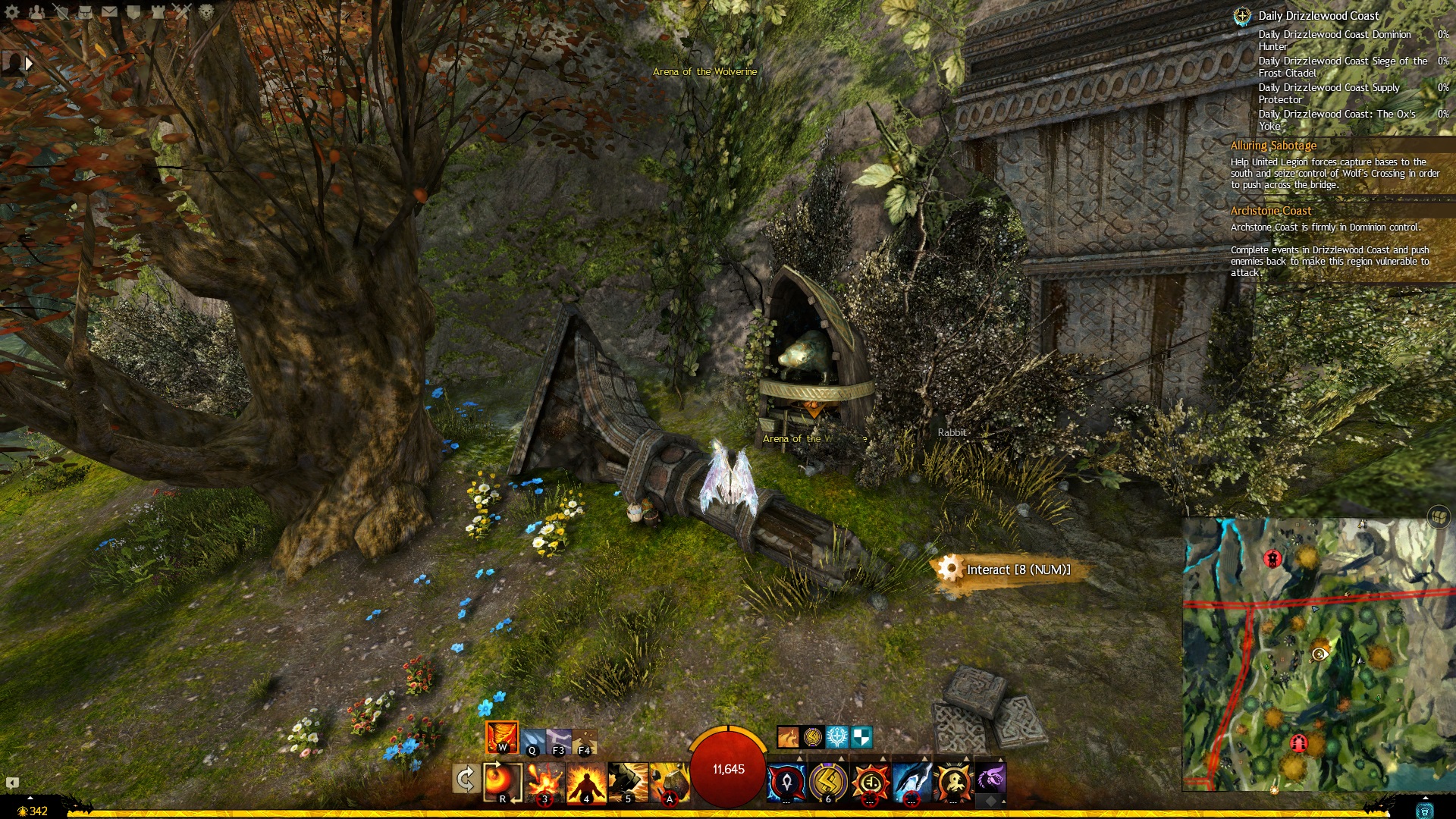The image size is (1456, 819).
Task: Expand the party portrait arrow
Action: pos(29,64)
